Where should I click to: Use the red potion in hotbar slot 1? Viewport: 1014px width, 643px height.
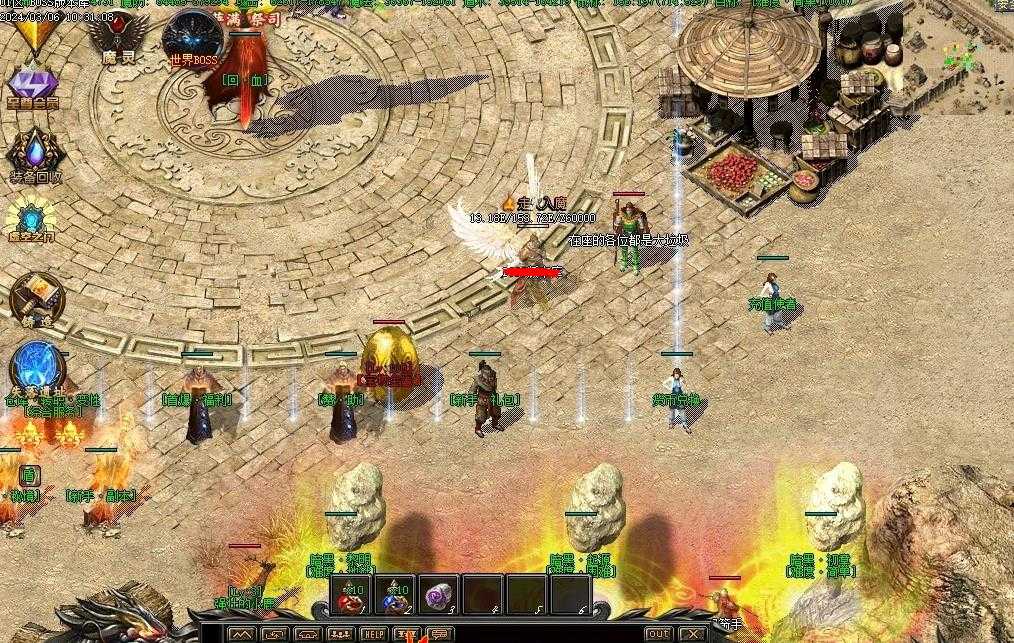click(x=350, y=595)
